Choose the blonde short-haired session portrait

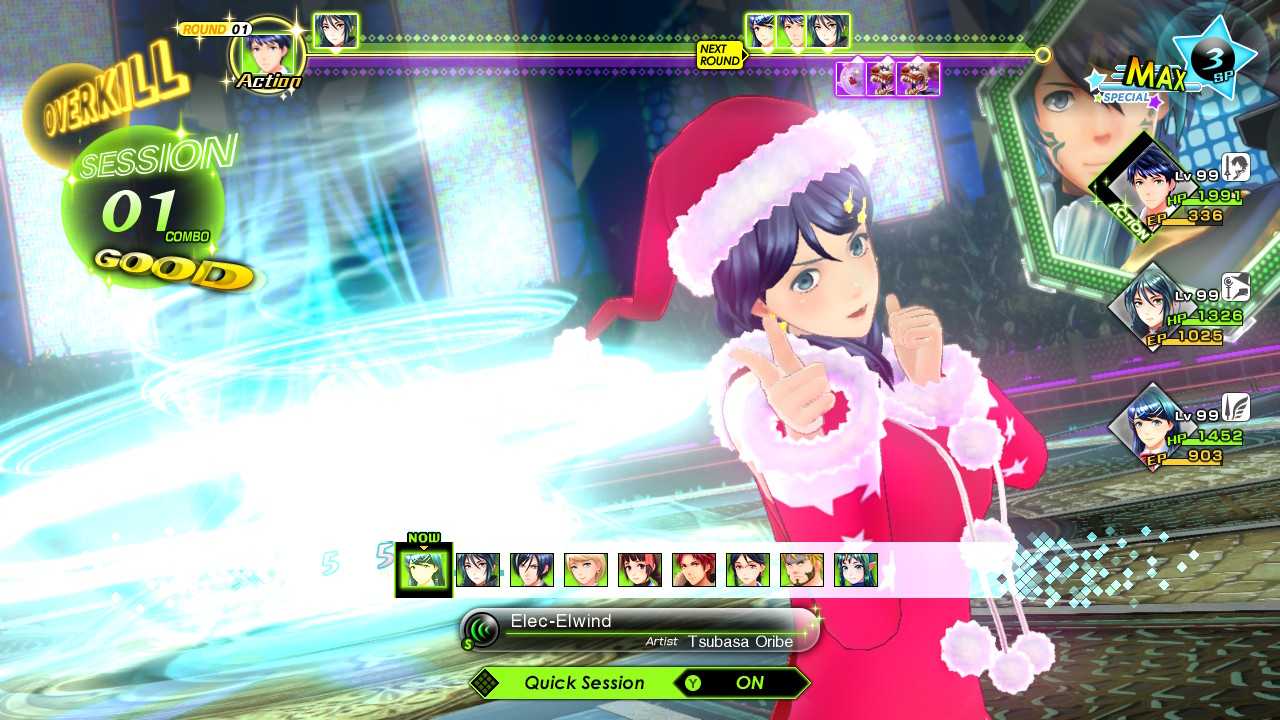[585, 570]
